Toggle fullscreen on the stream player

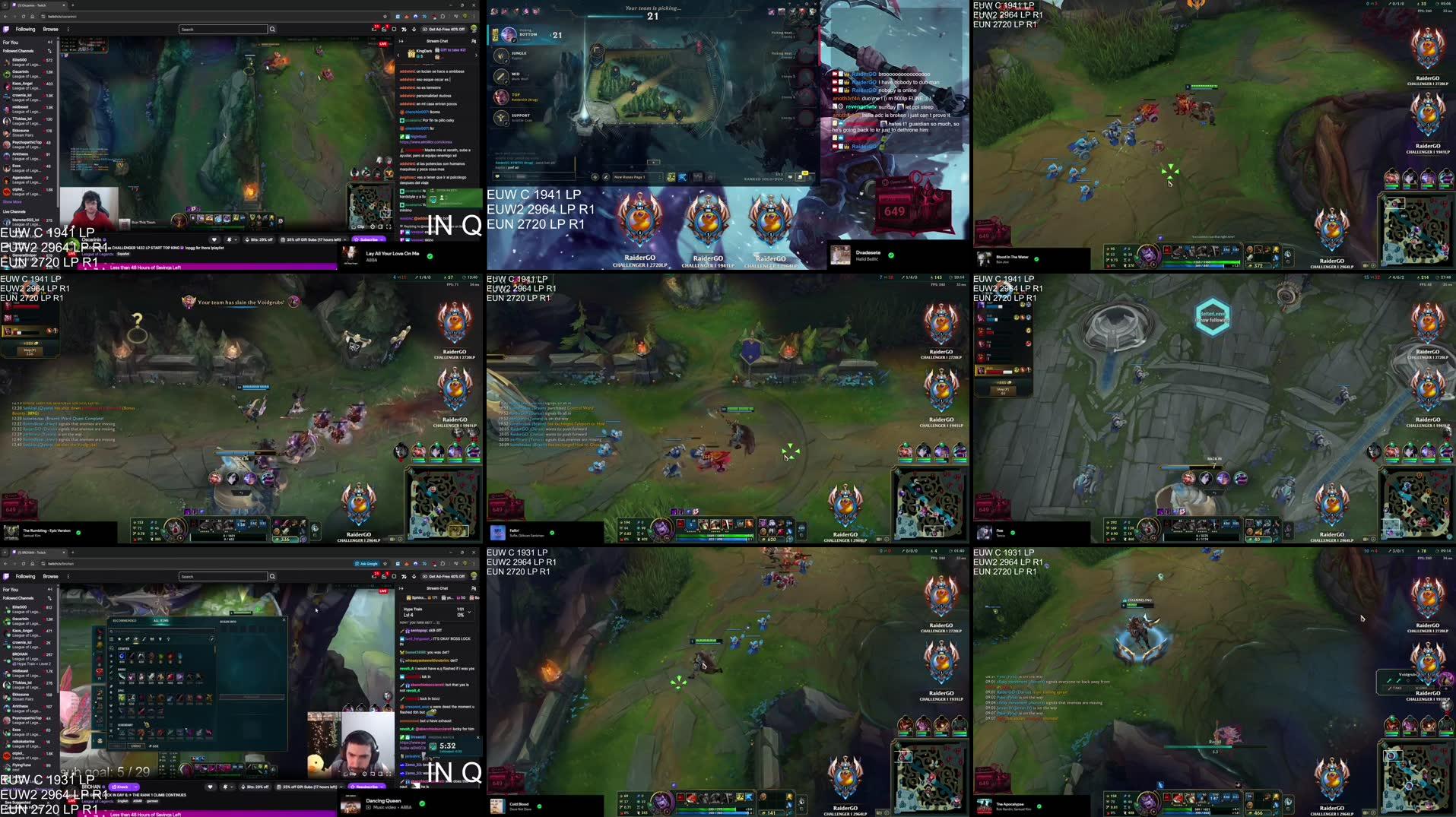(389, 226)
